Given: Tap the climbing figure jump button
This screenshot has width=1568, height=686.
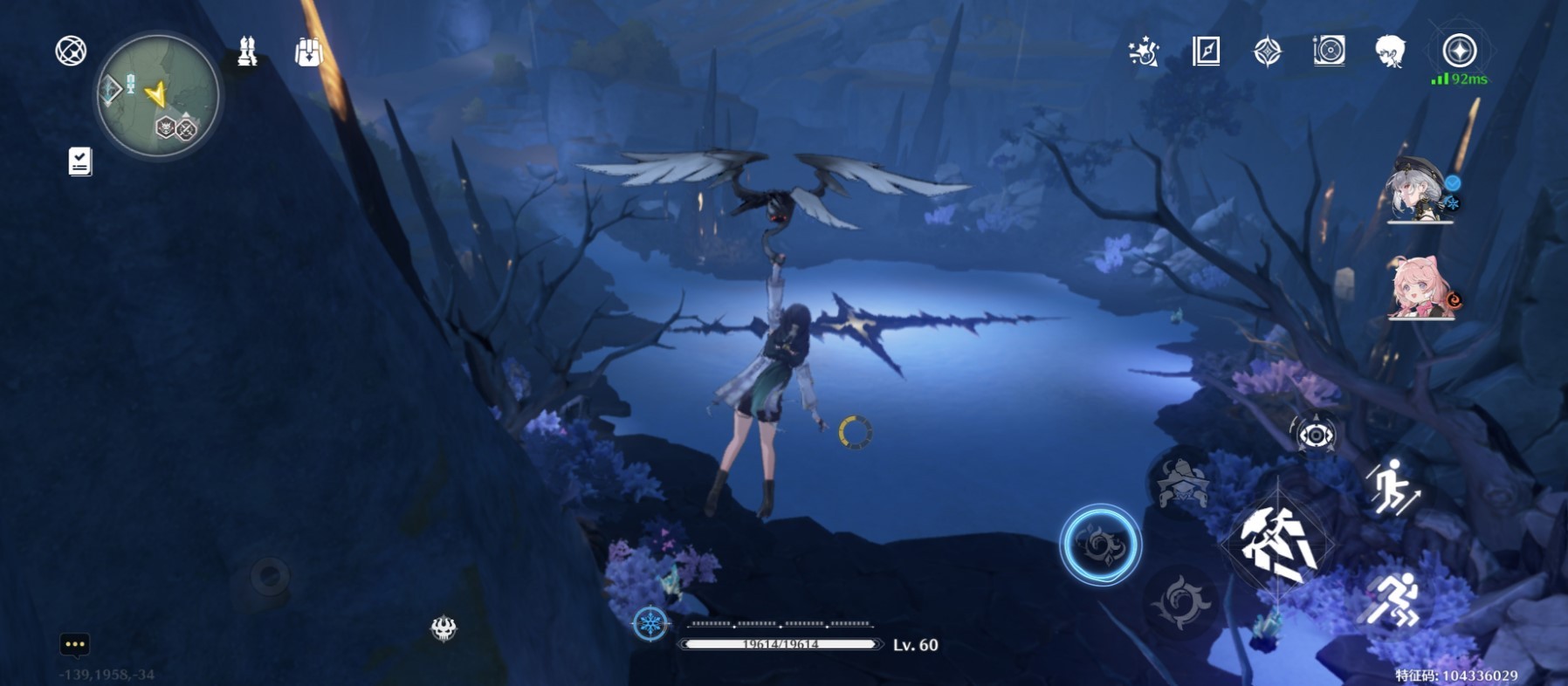Looking at the screenshot, I should tap(1393, 487).
